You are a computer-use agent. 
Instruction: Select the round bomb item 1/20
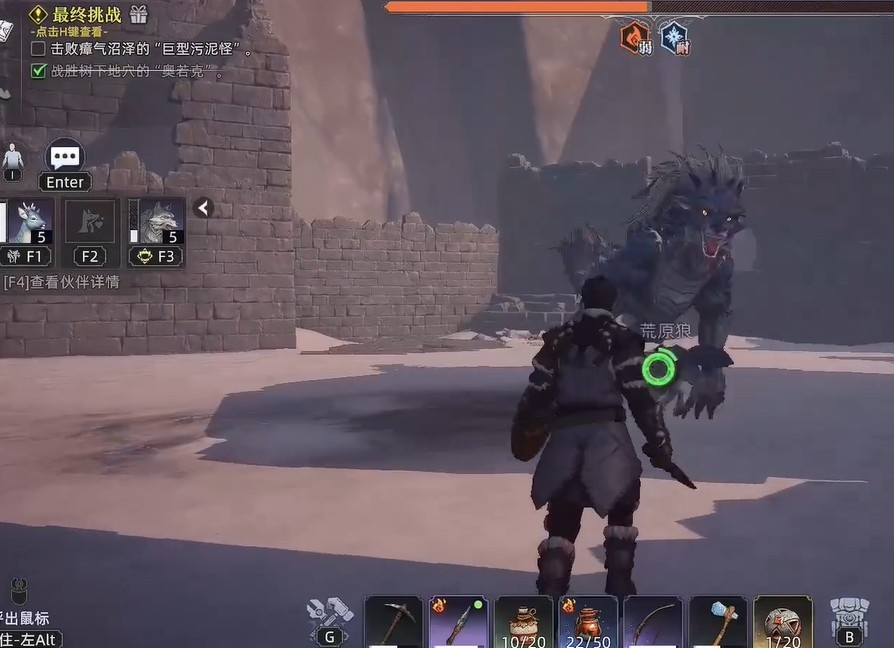tap(783, 621)
